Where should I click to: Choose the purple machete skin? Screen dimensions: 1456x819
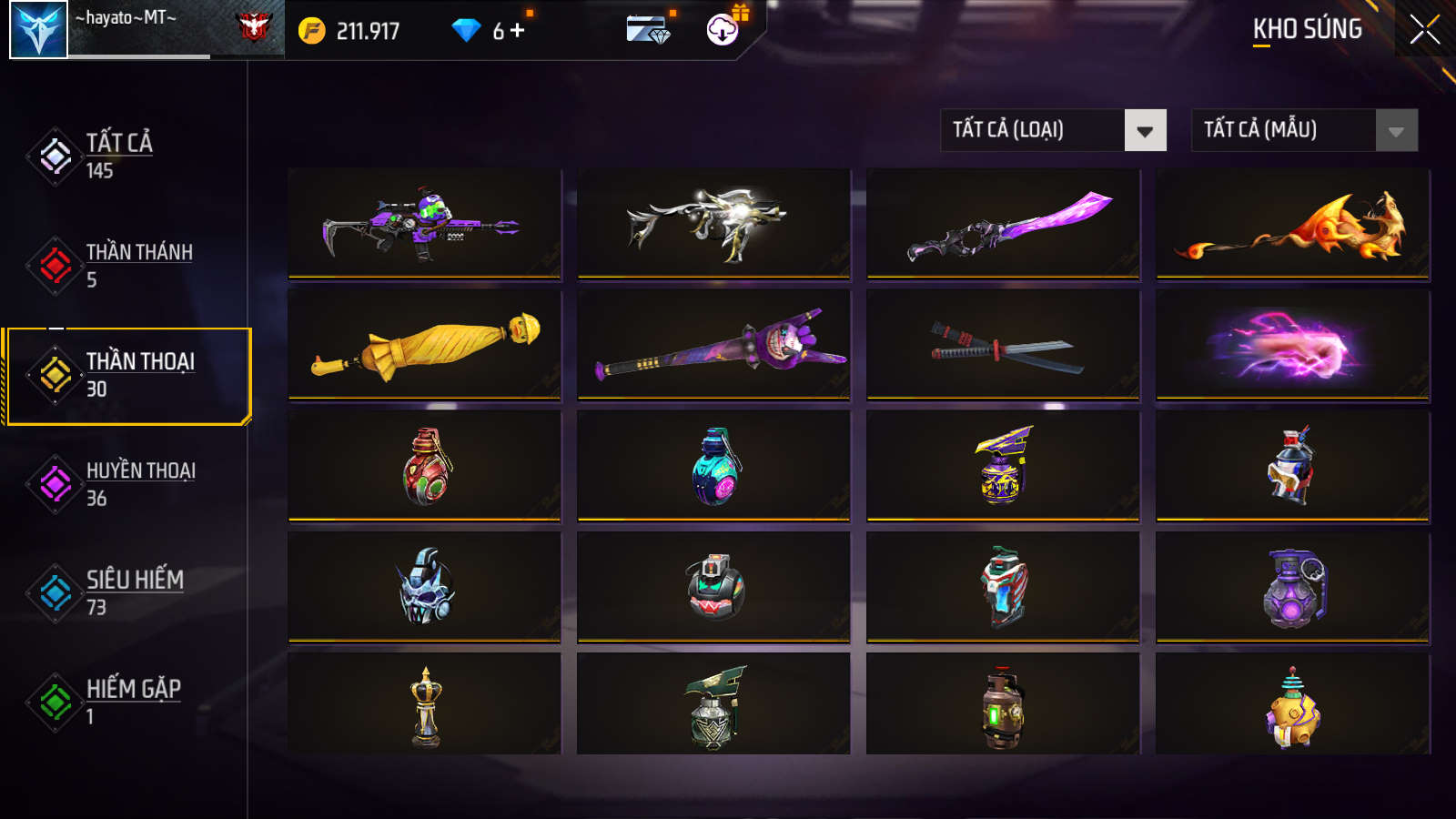[x=1003, y=223]
